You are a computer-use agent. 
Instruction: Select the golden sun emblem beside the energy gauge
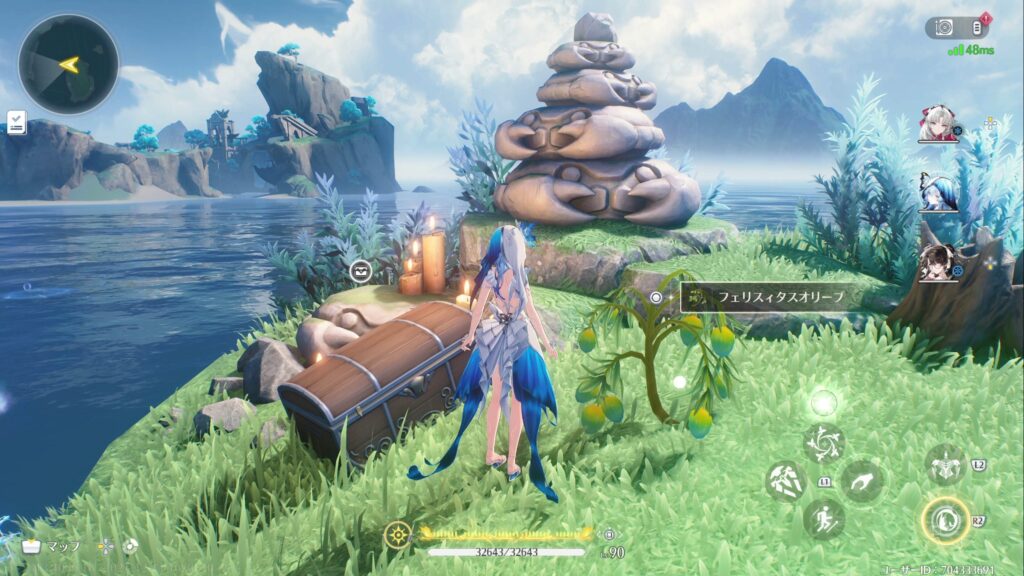[x=397, y=535]
